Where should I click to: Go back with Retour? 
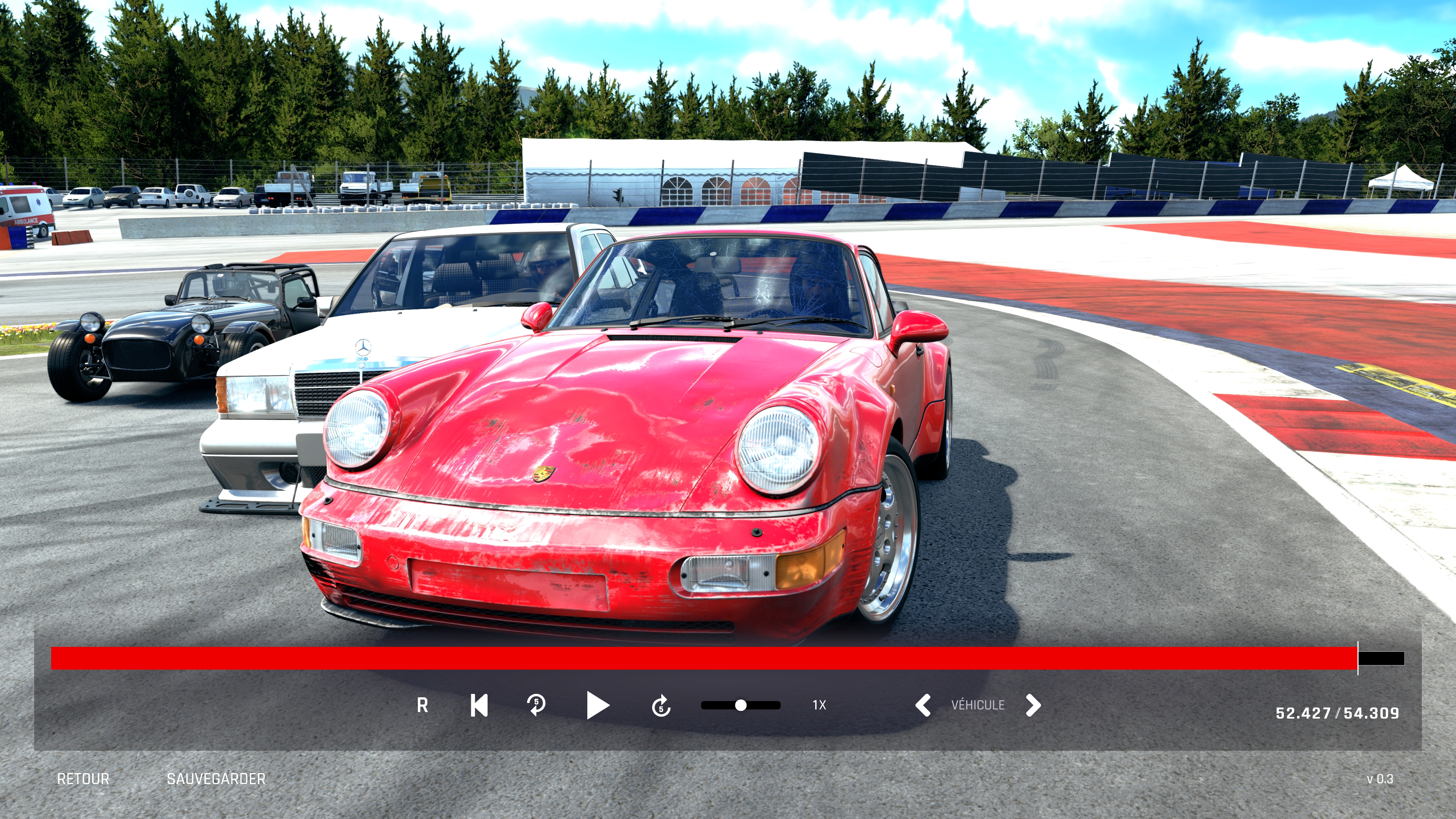click(x=83, y=779)
